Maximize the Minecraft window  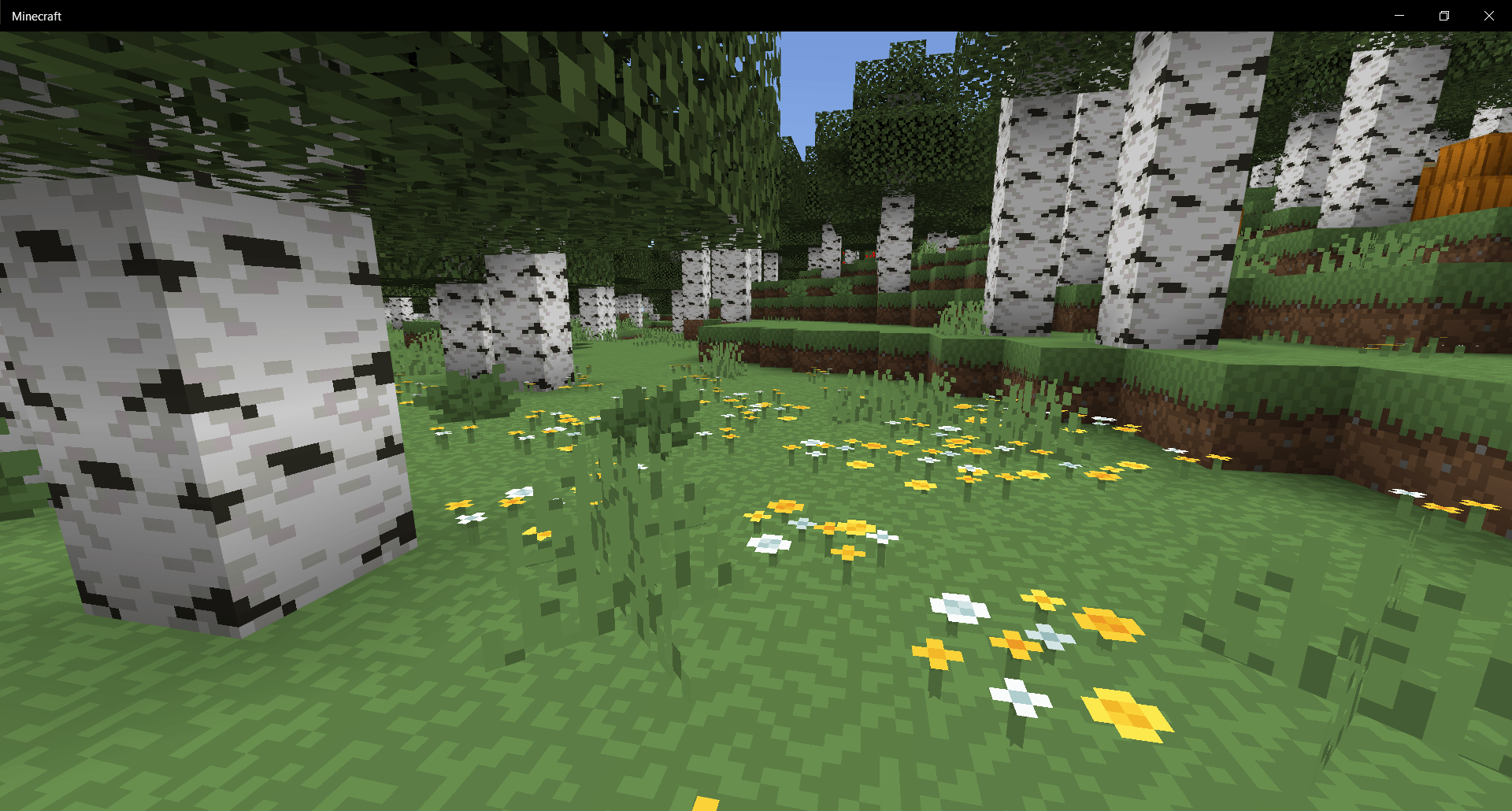(x=1444, y=15)
